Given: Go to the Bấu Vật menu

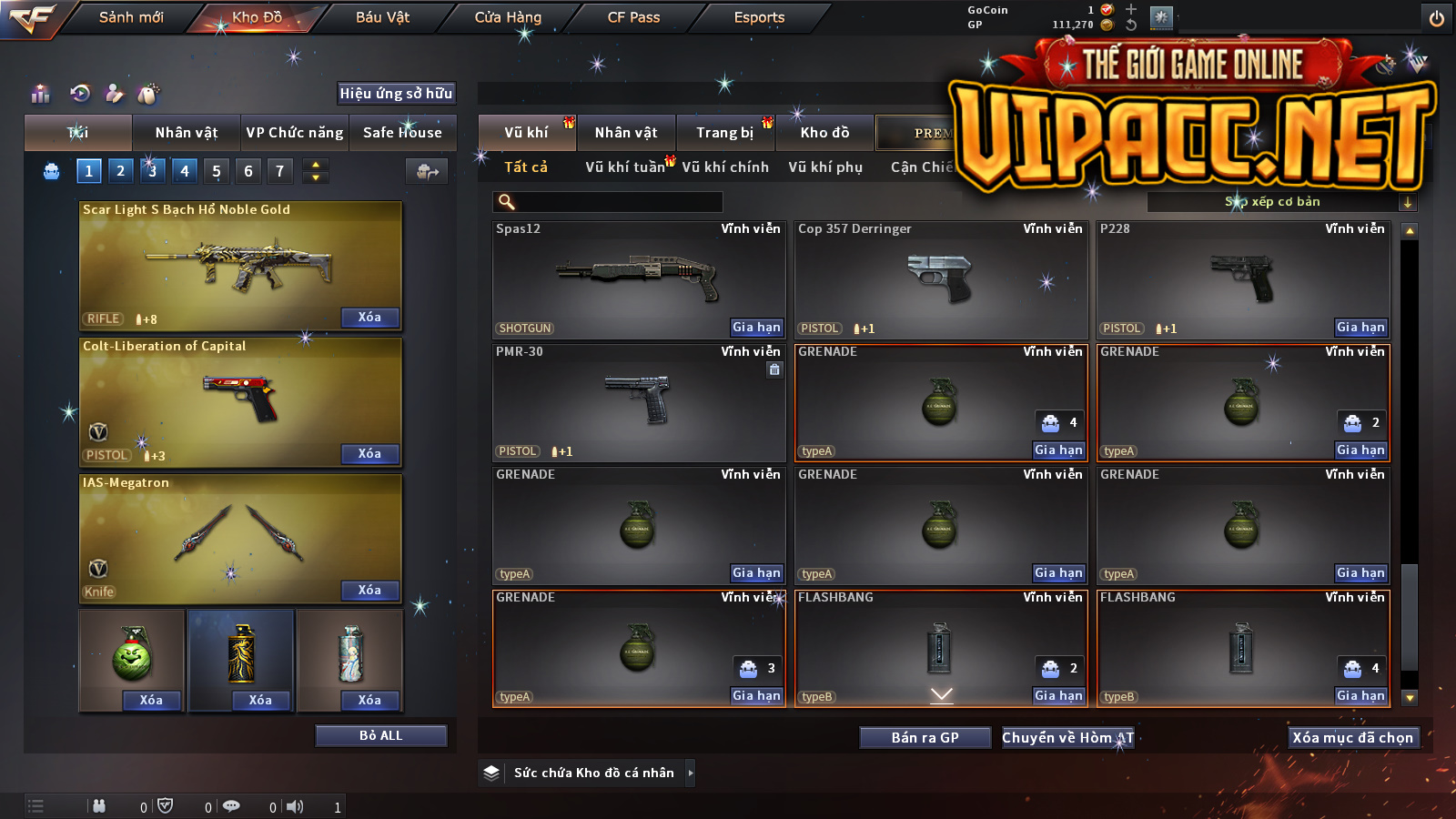Looking at the screenshot, I should [x=382, y=17].
